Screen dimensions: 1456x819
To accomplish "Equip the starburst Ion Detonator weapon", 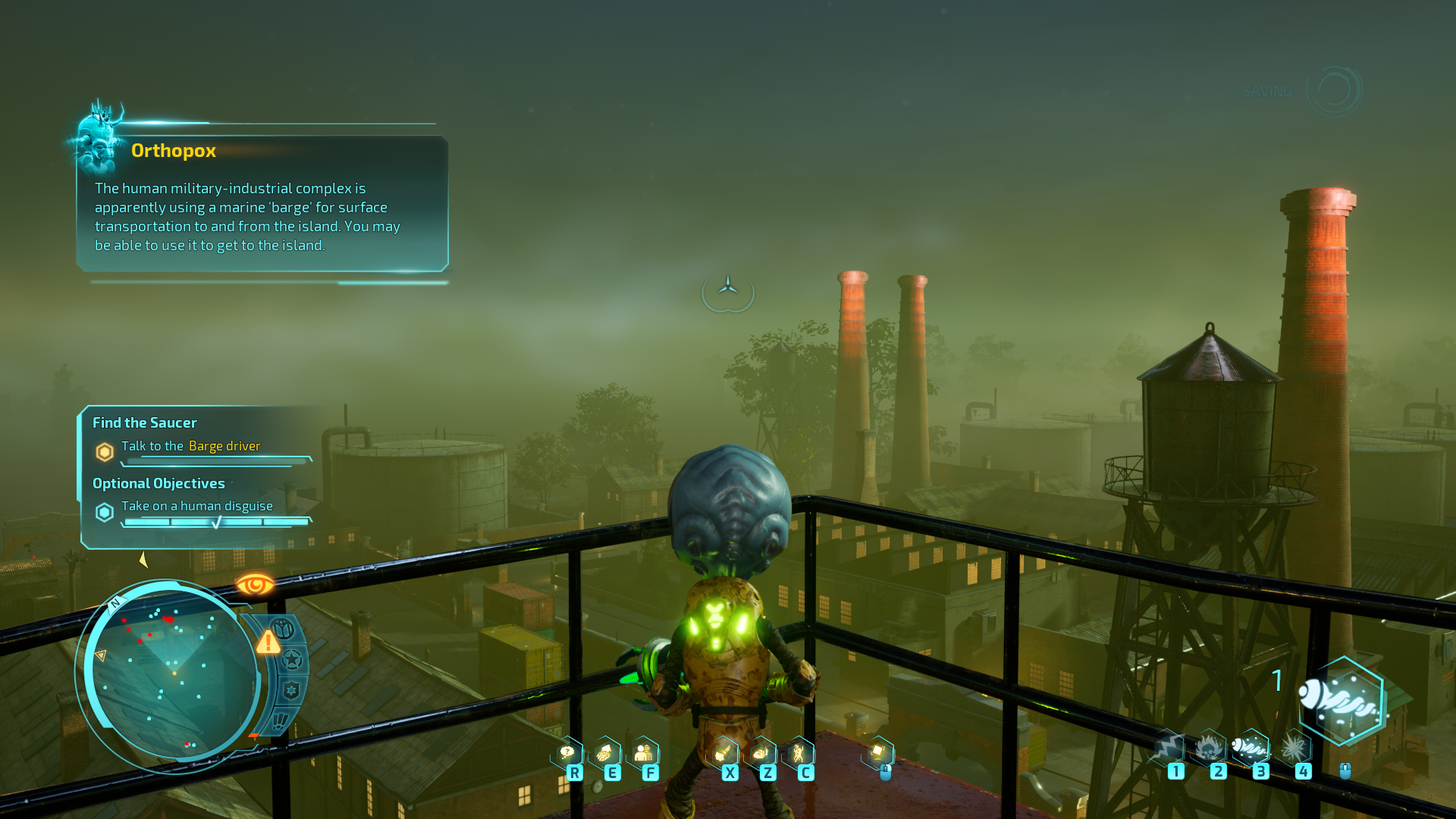I will pos(1294,748).
